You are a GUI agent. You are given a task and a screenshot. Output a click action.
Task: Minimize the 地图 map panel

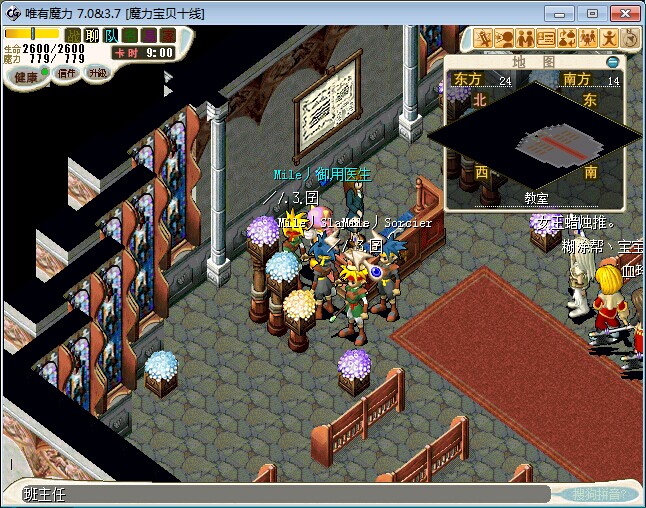(x=613, y=62)
